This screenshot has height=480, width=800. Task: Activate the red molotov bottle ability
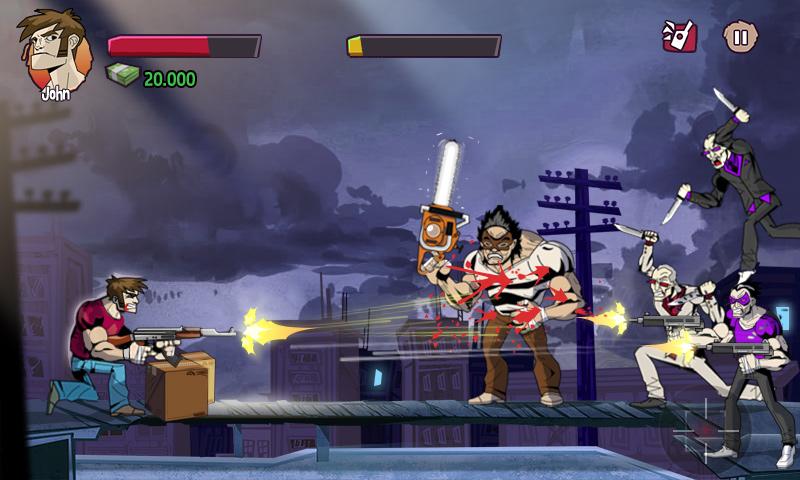[x=679, y=37]
